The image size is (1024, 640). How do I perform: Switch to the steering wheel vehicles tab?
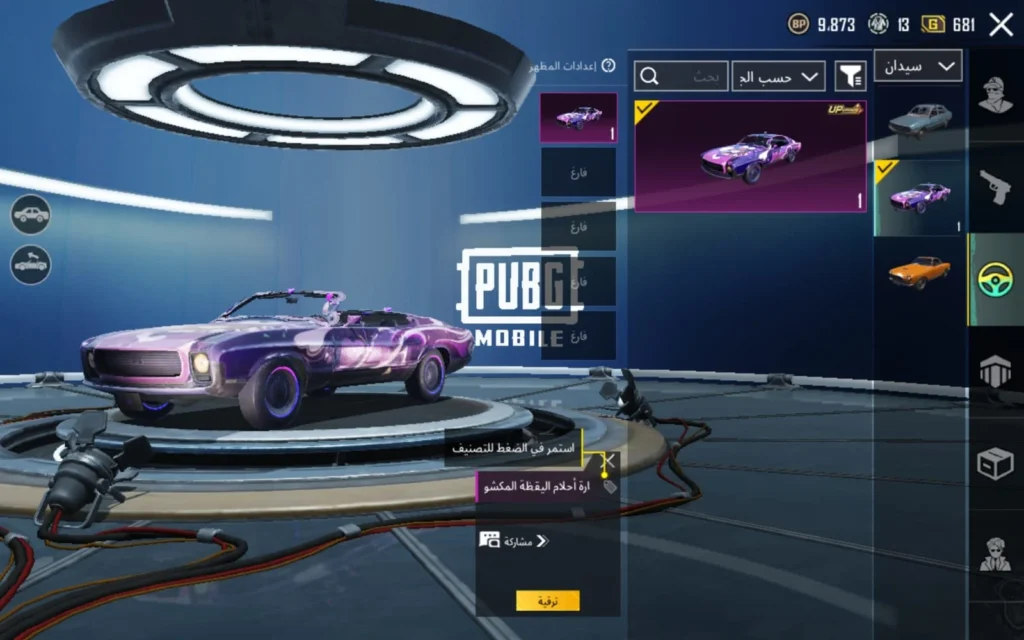pos(995,280)
